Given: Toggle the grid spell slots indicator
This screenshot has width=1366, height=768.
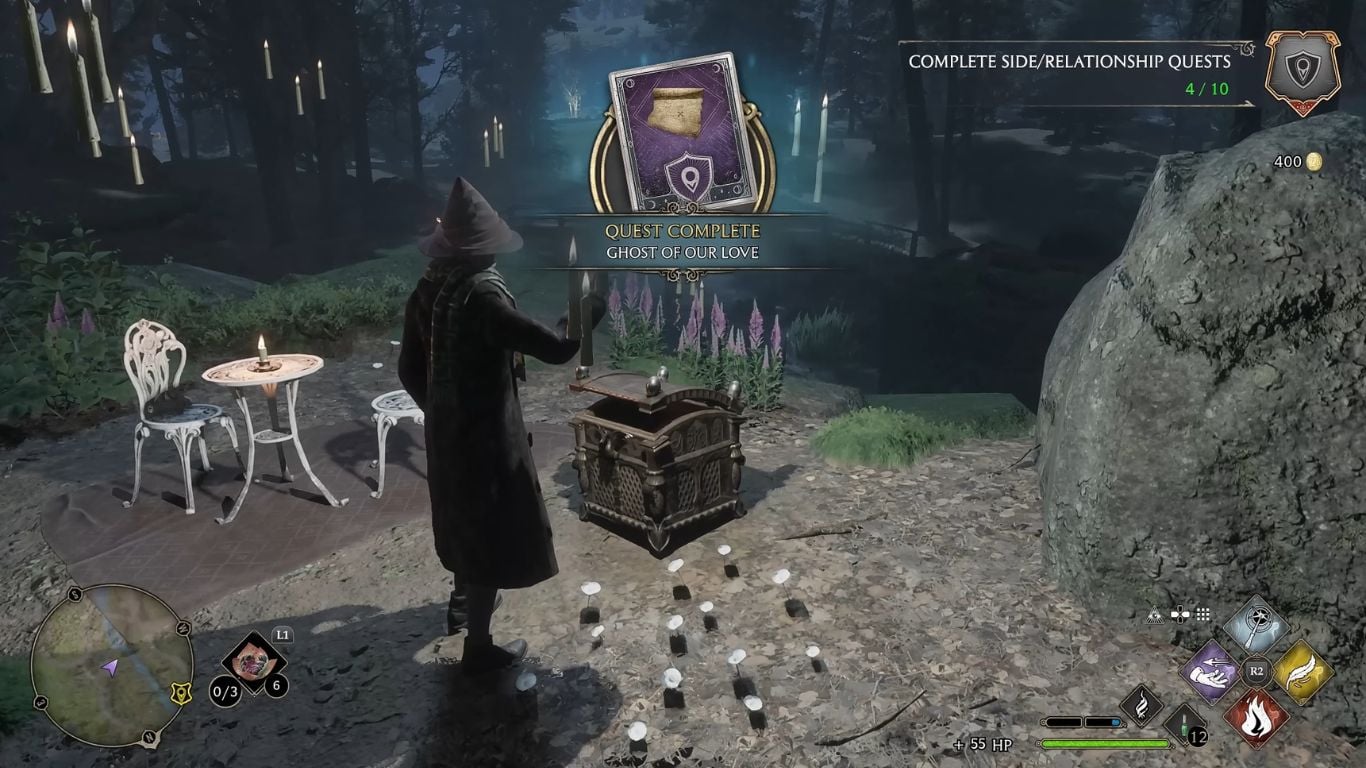Looking at the screenshot, I should point(1202,614).
